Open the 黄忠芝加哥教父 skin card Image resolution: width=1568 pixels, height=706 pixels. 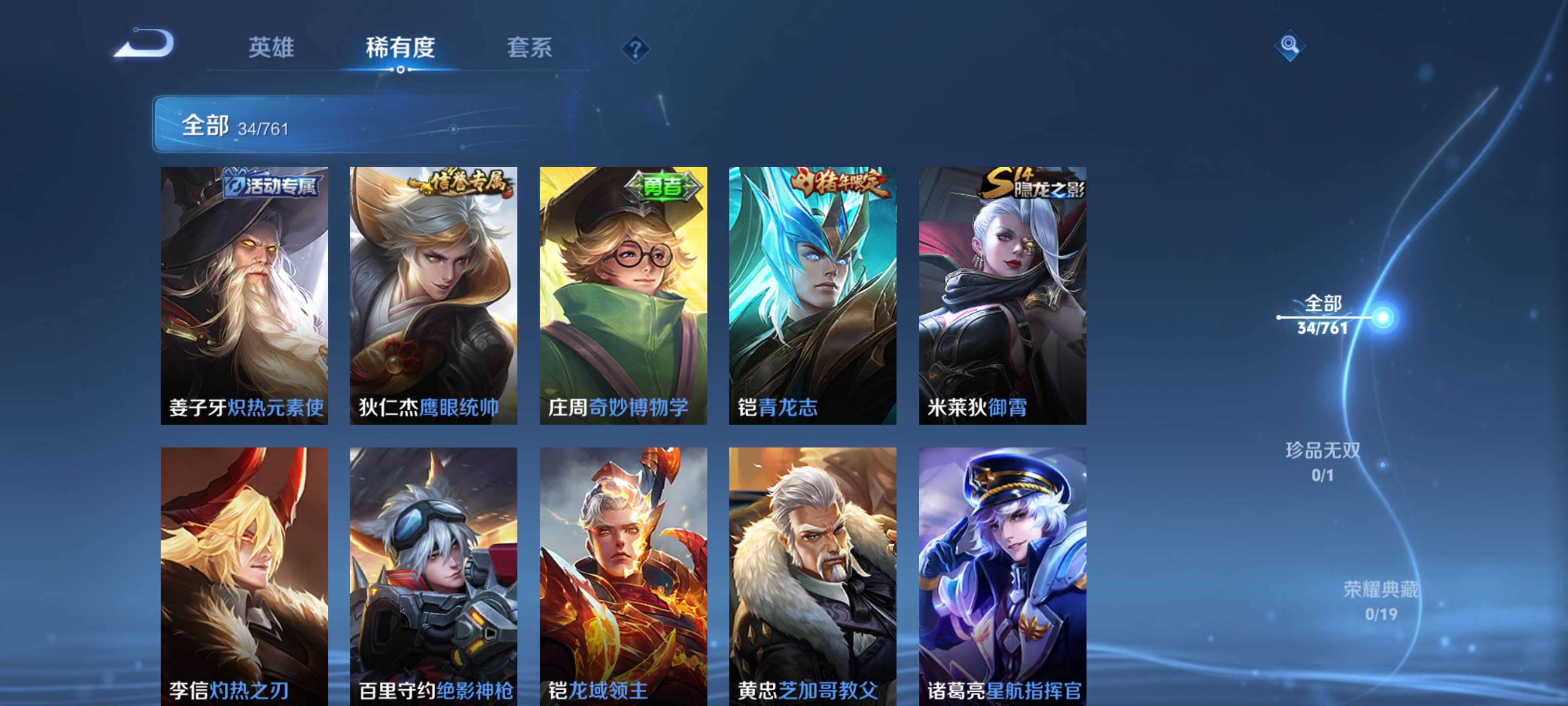coord(812,573)
